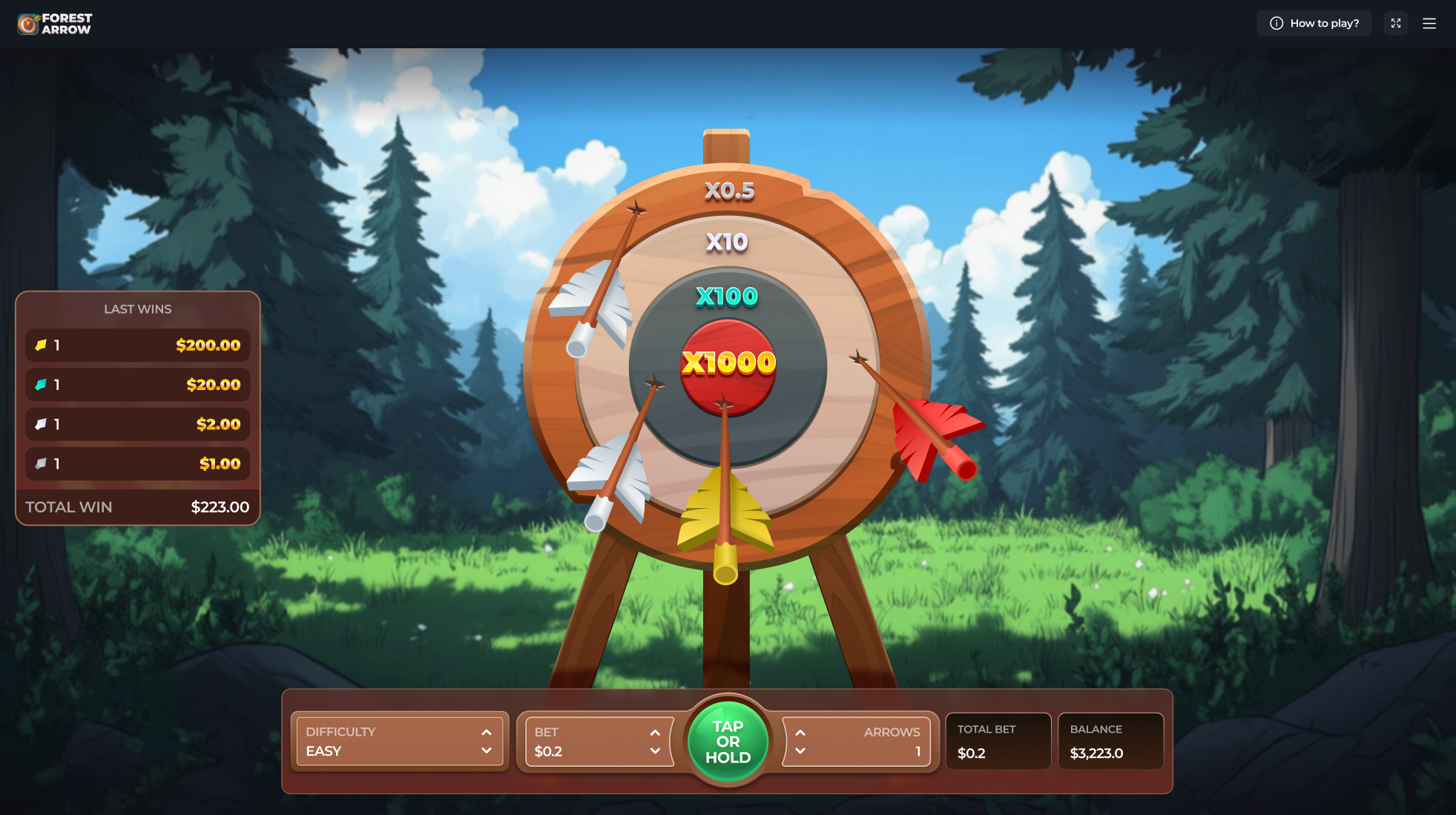Select the X100 target ring
Image resolution: width=1456 pixels, height=815 pixels.
728,297
